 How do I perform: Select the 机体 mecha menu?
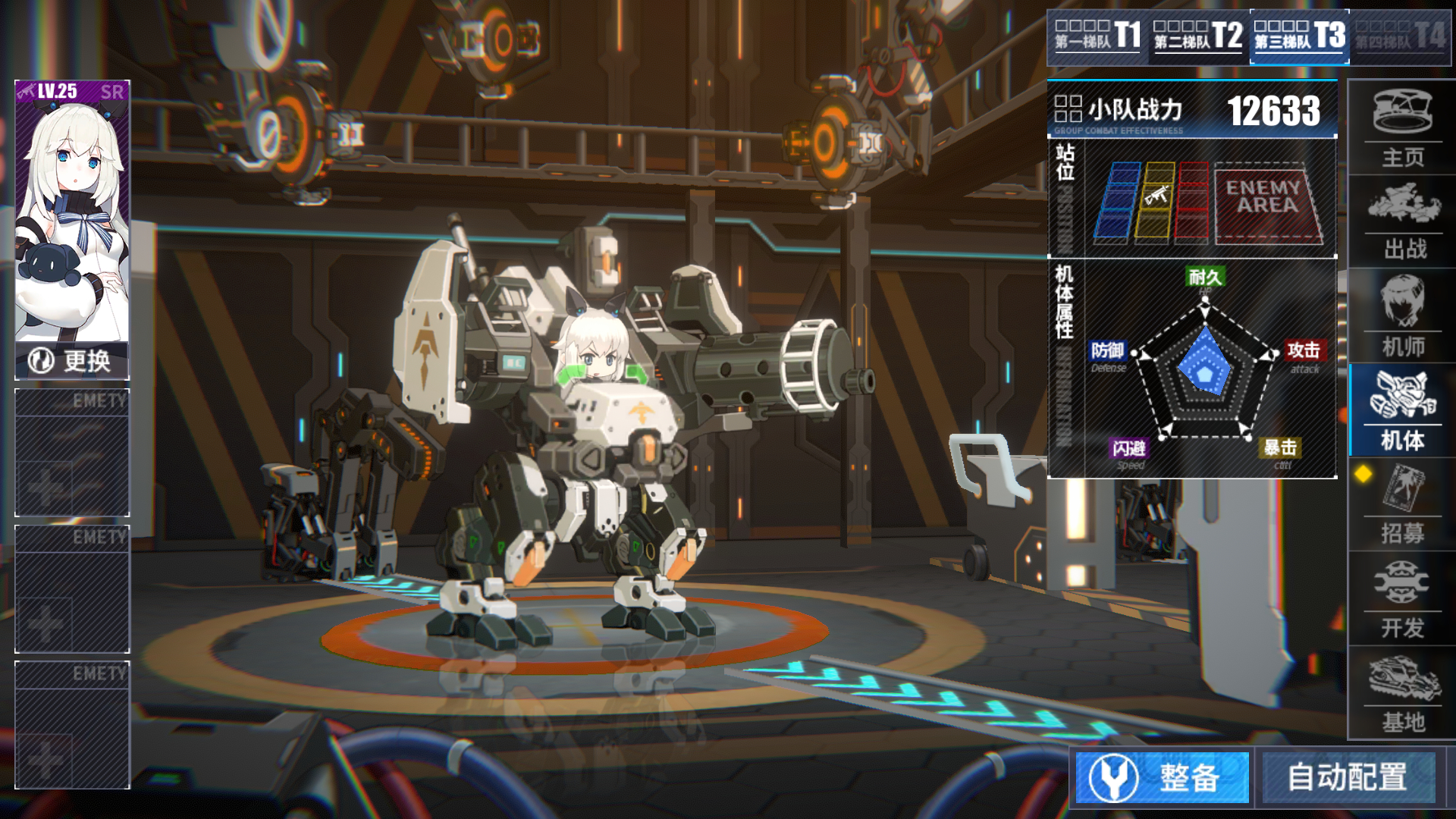pyautogui.click(x=1402, y=410)
